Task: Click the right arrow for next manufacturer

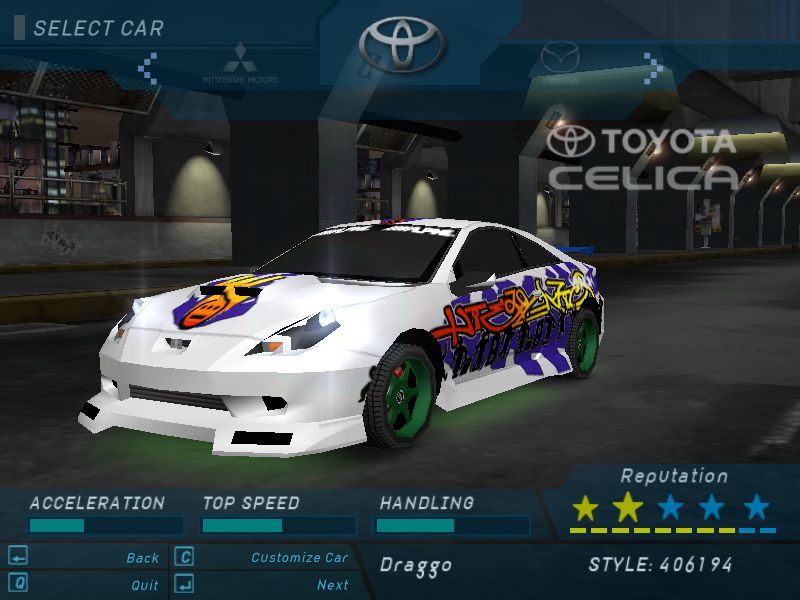Action: click(652, 68)
